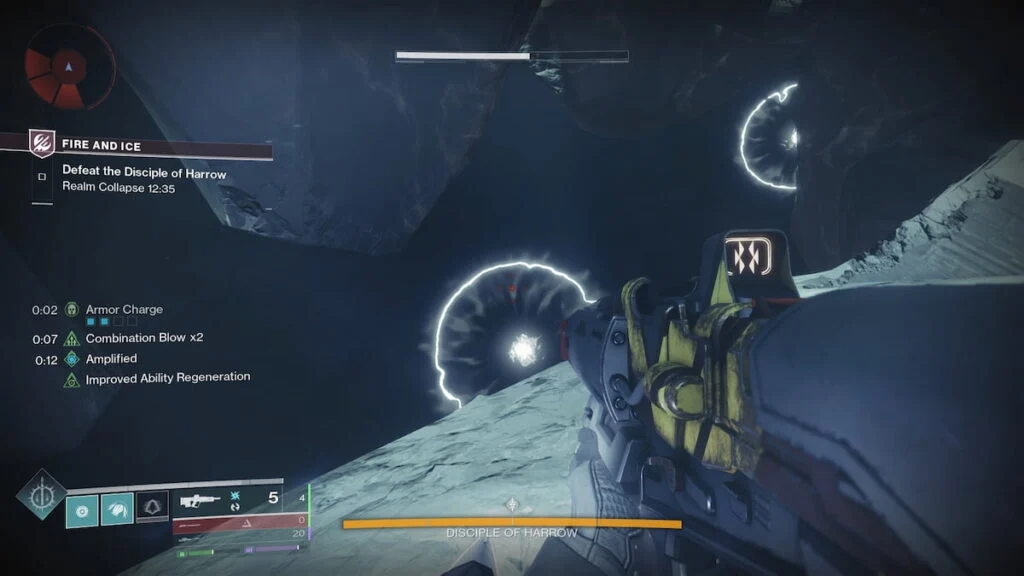Use the grenade ability slot
Image resolution: width=1024 pixels, height=576 pixels.
pyautogui.click(x=82, y=510)
